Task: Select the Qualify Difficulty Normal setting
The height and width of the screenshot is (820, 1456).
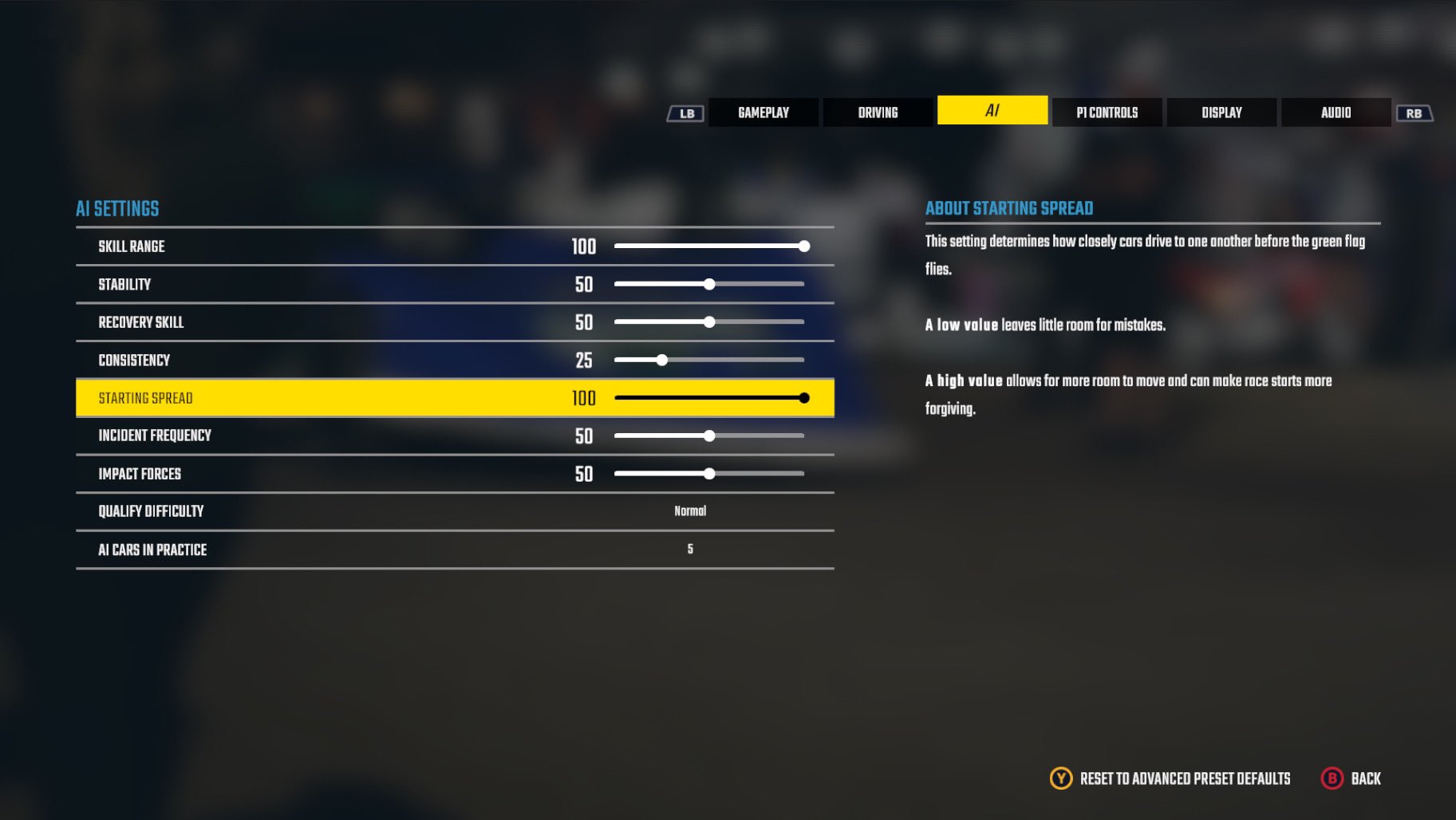Action: pos(689,511)
